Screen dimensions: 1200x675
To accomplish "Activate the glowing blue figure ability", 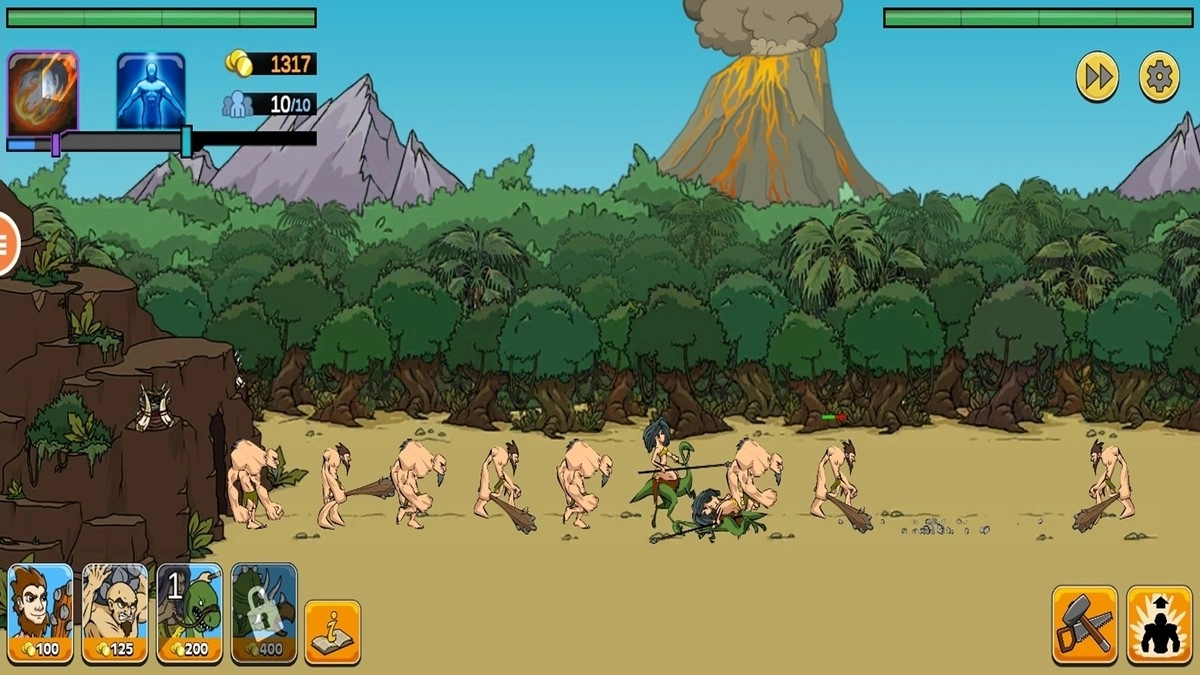I will coord(151,92).
